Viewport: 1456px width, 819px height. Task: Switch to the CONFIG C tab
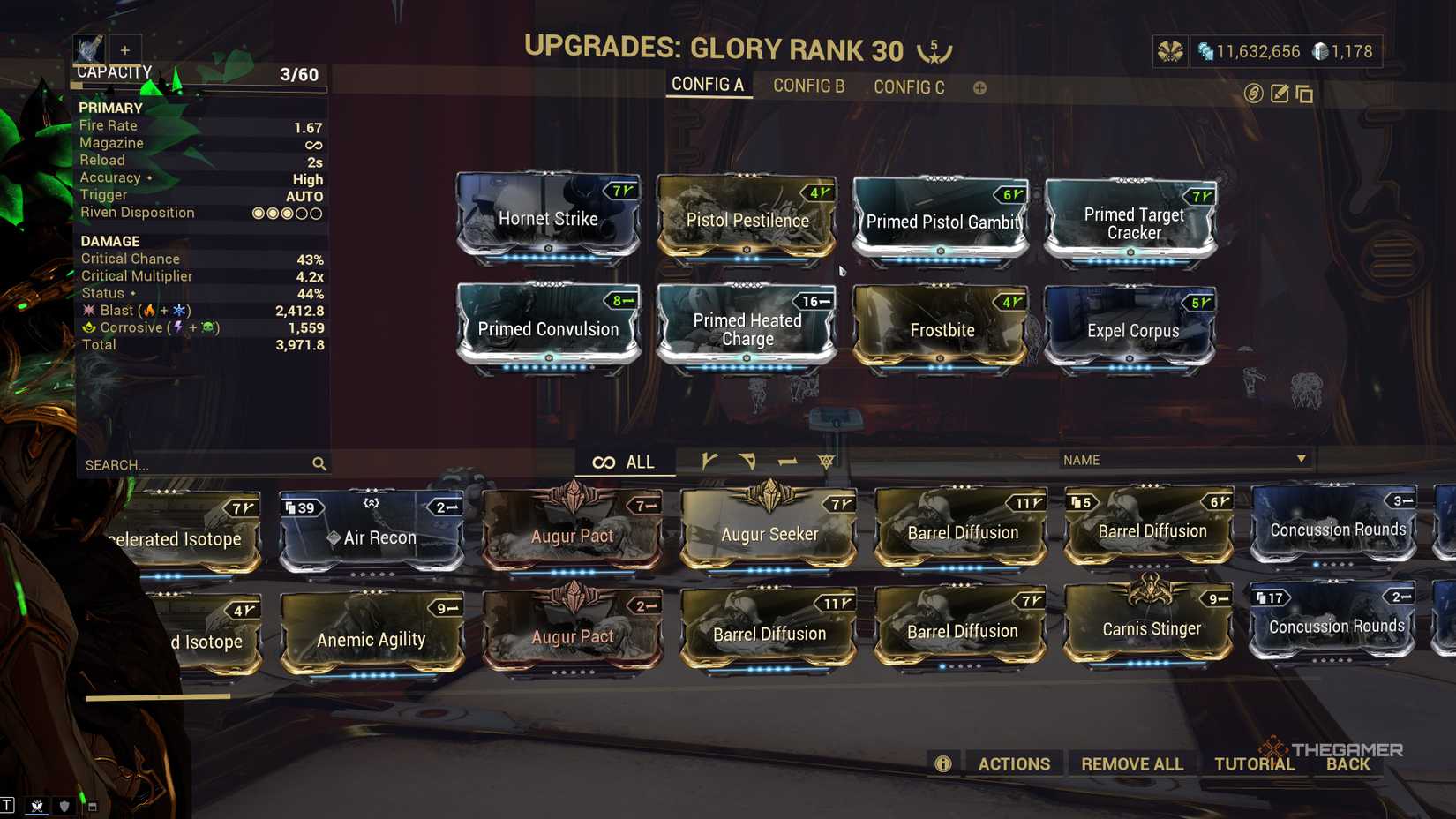908,86
